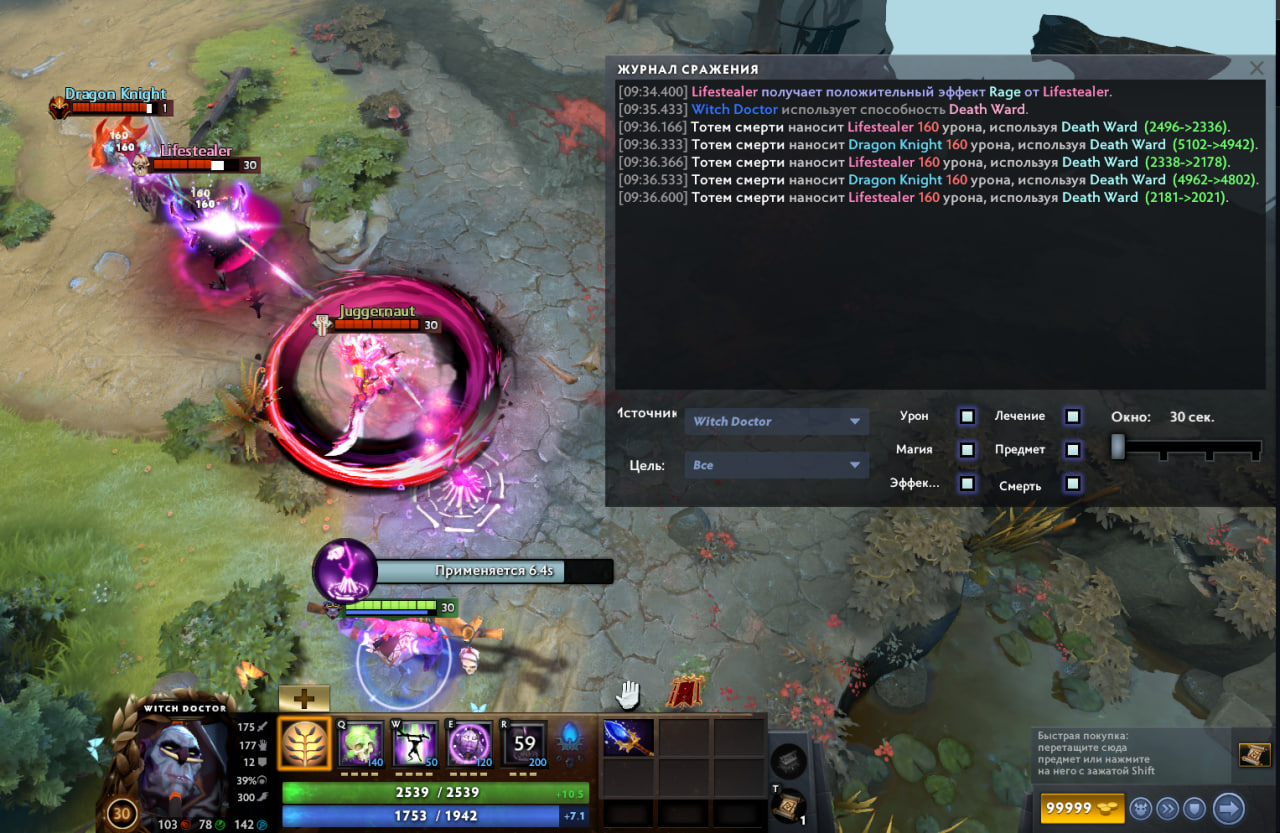Click the double-chevron speed button
The width and height of the screenshot is (1280, 833).
point(1169,808)
